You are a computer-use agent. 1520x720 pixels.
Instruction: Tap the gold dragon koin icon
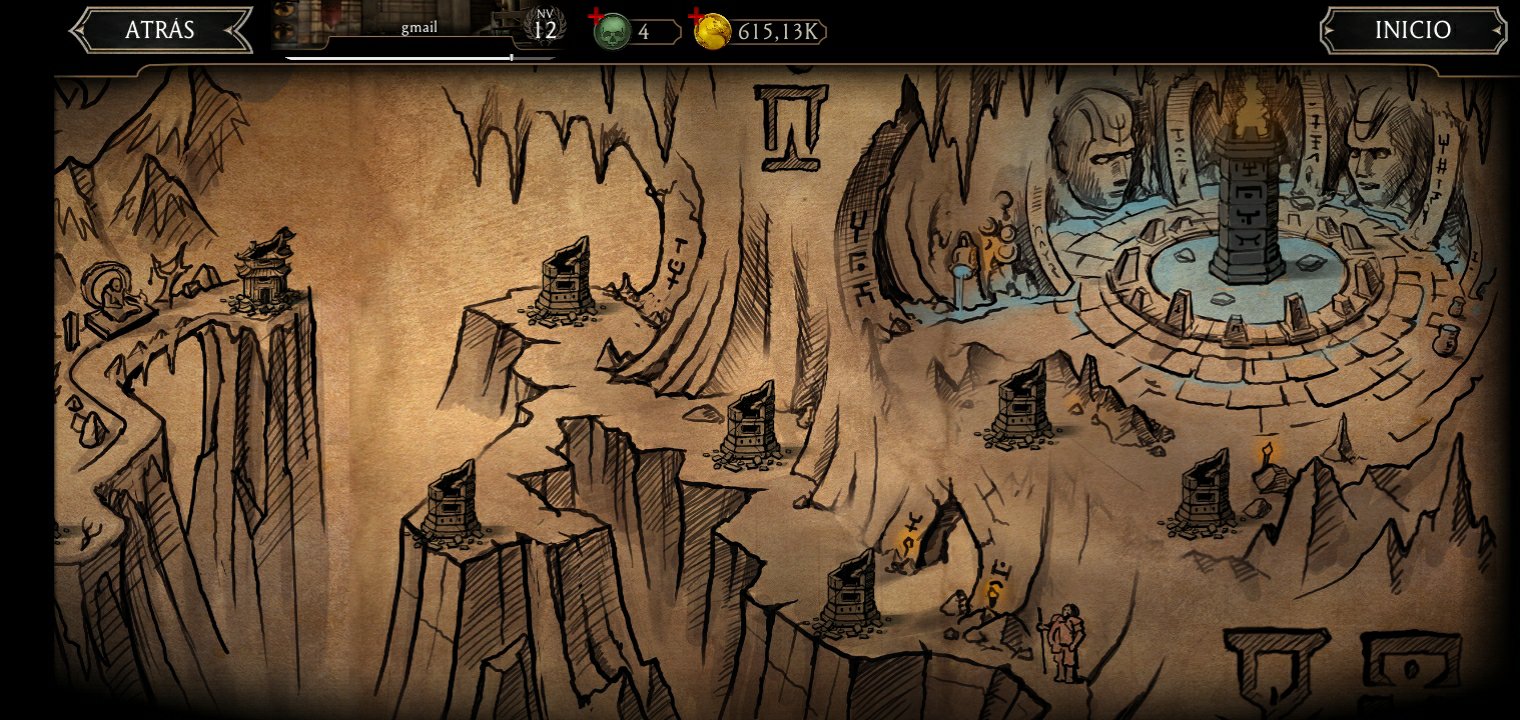point(712,32)
